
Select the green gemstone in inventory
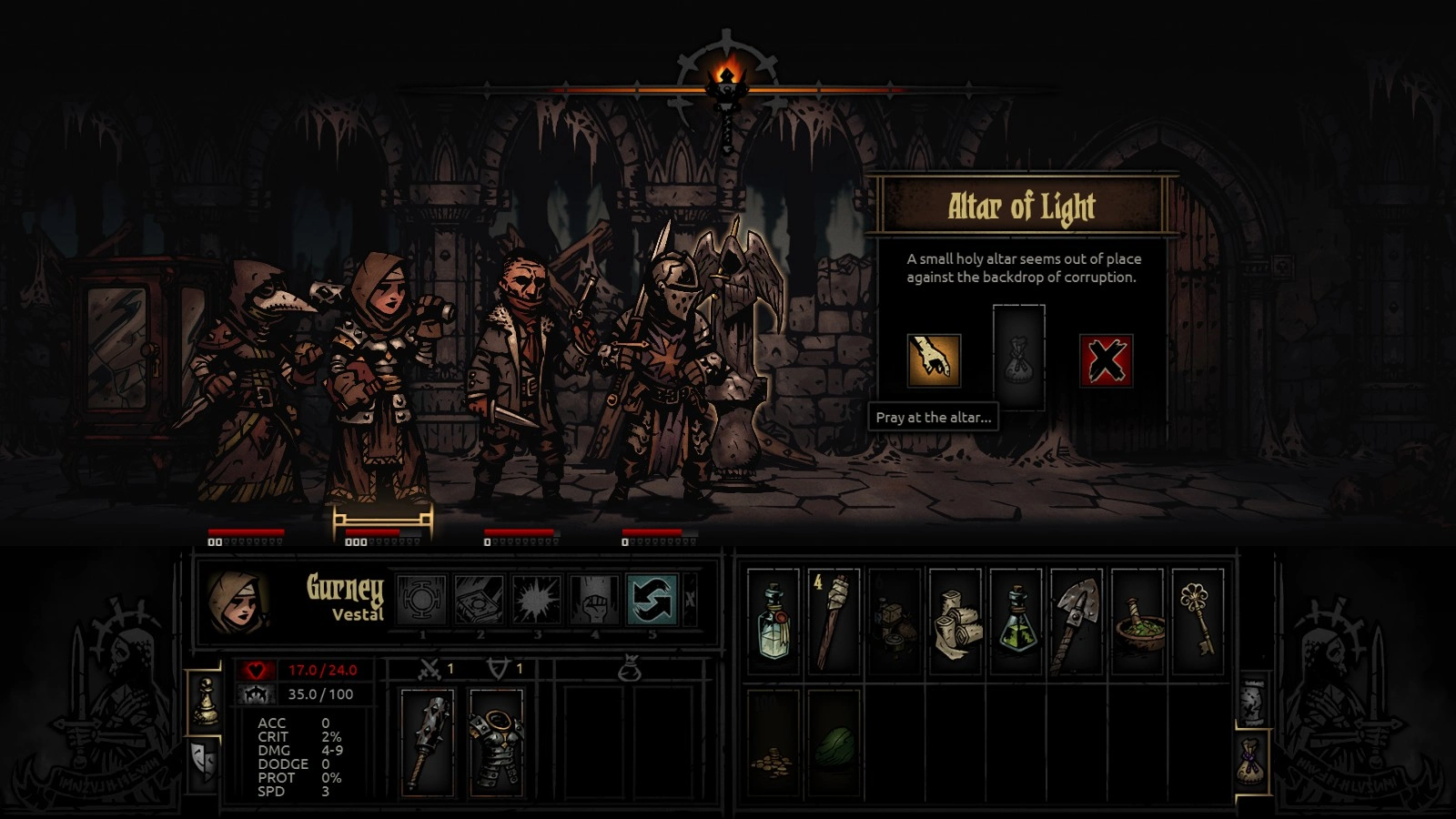point(834,743)
